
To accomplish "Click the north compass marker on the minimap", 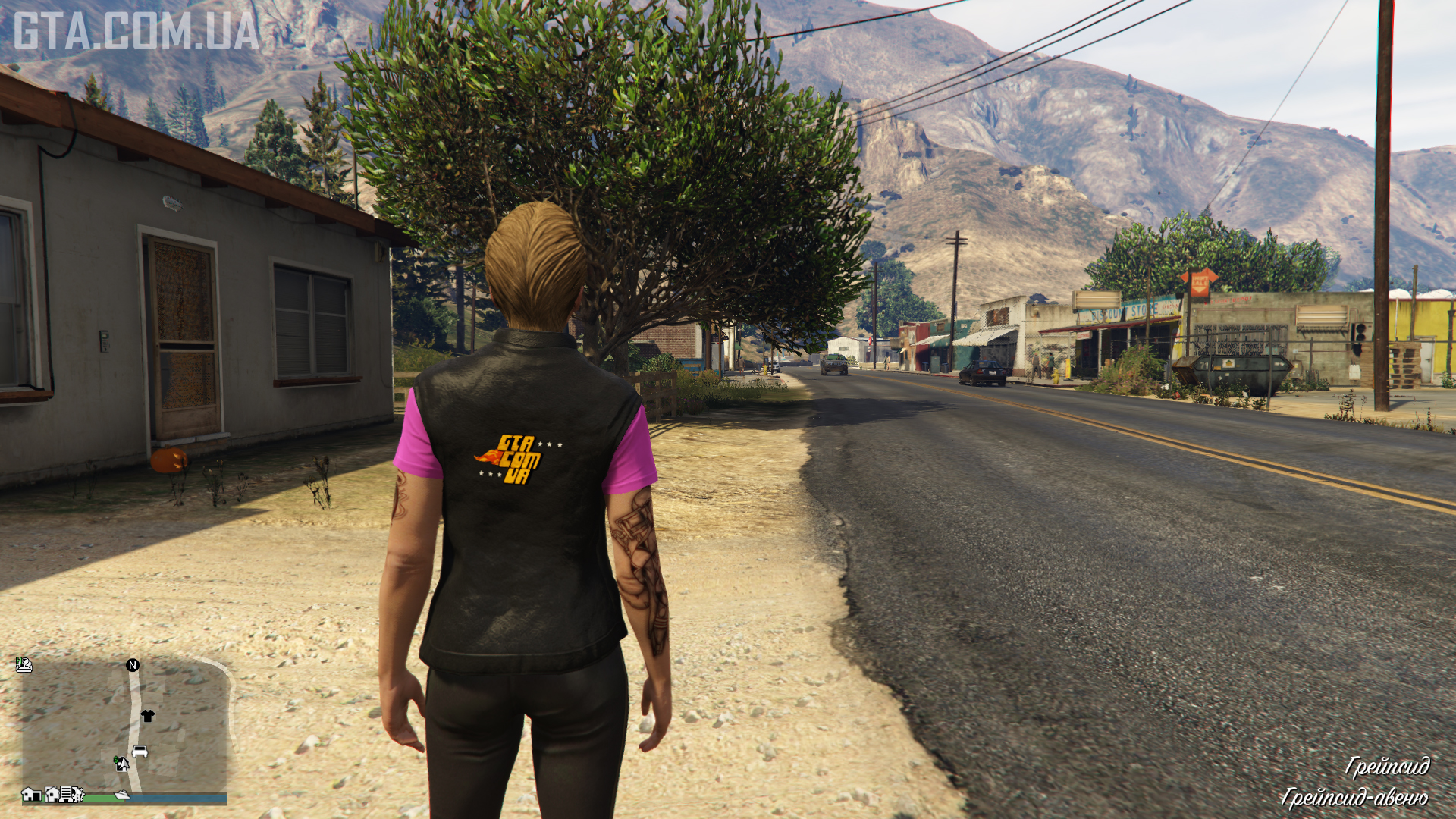I will point(133,665).
